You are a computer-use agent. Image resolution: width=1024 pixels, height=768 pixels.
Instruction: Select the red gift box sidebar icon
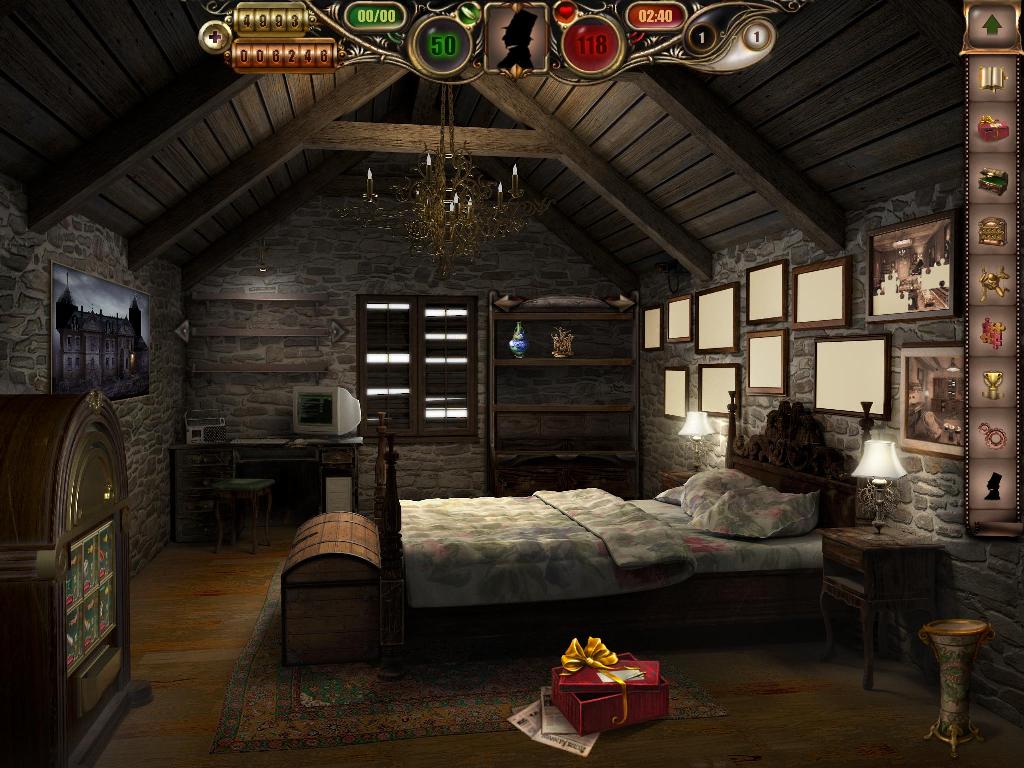(x=992, y=129)
